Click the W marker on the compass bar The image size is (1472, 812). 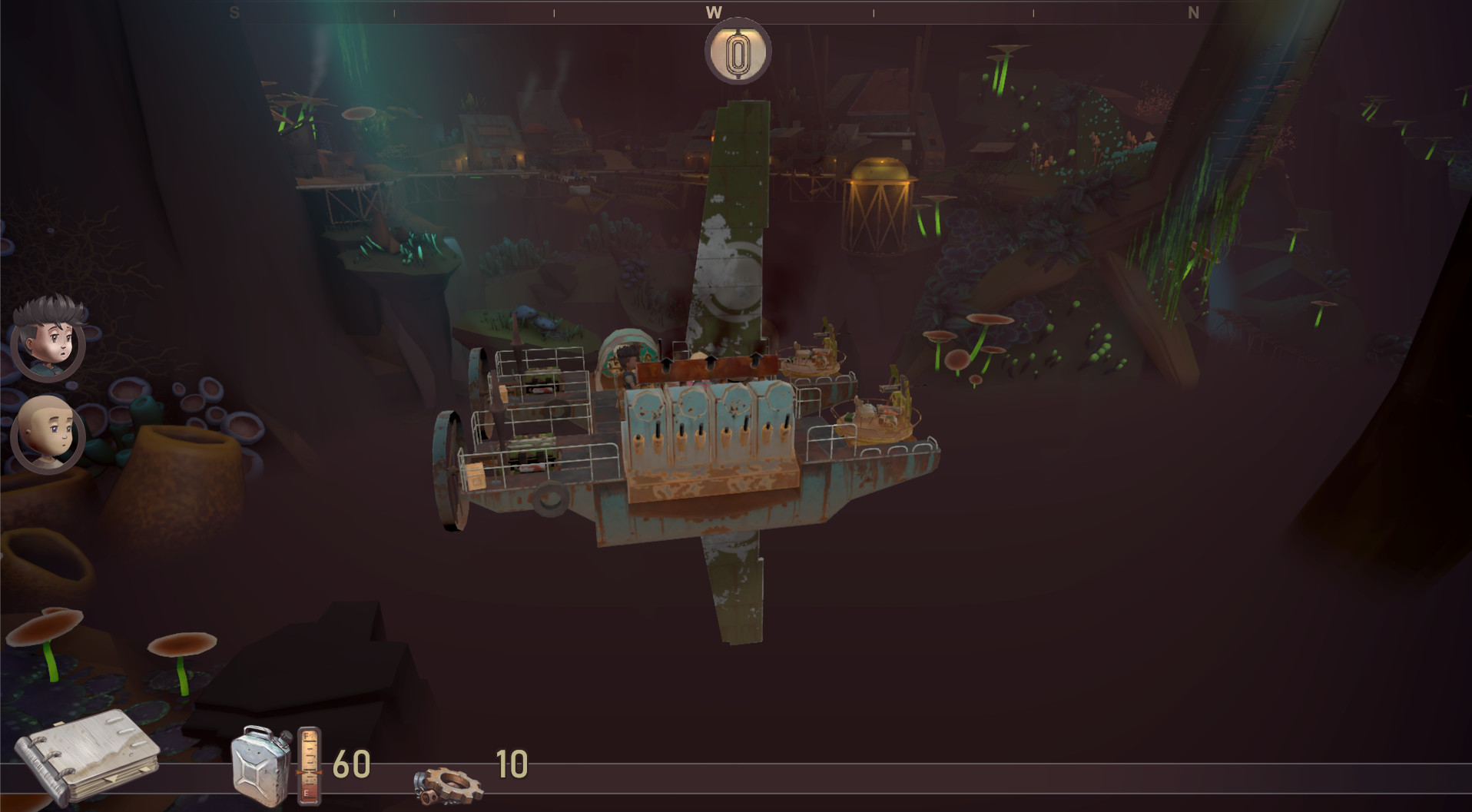pyautogui.click(x=714, y=12)
